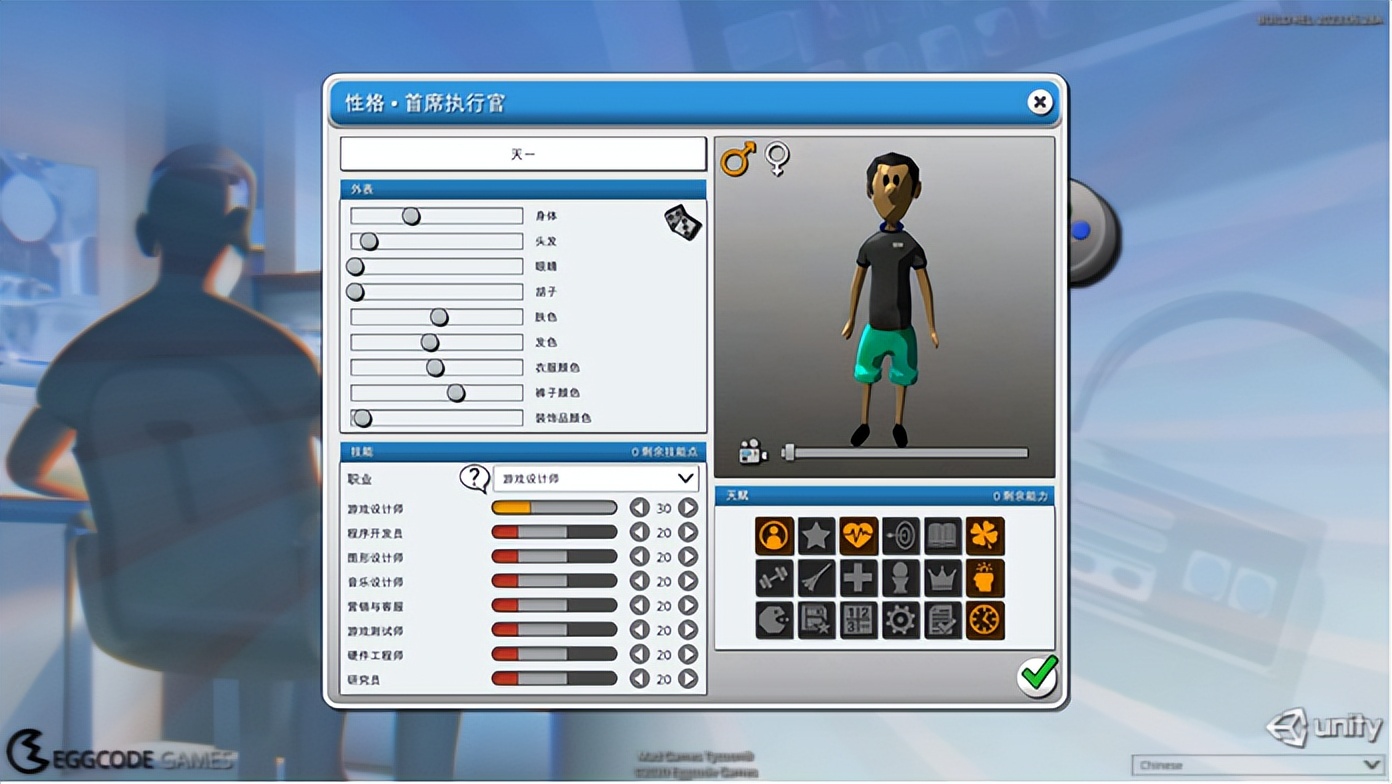
Task: Click the camera icon below the character preview
Action: pos(752,452)
